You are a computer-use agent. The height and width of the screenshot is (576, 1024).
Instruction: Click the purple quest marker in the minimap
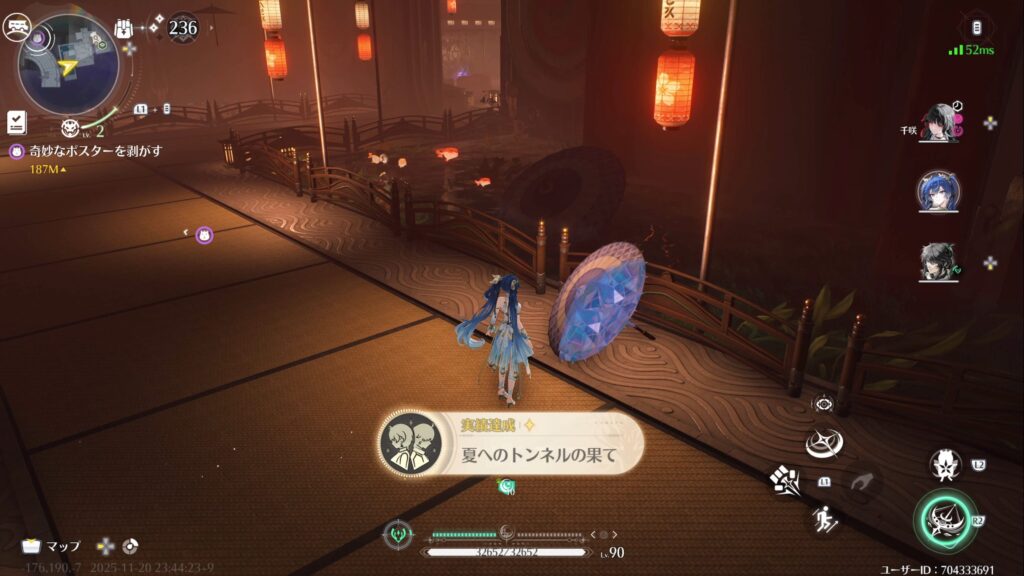[x=39, y=37]
